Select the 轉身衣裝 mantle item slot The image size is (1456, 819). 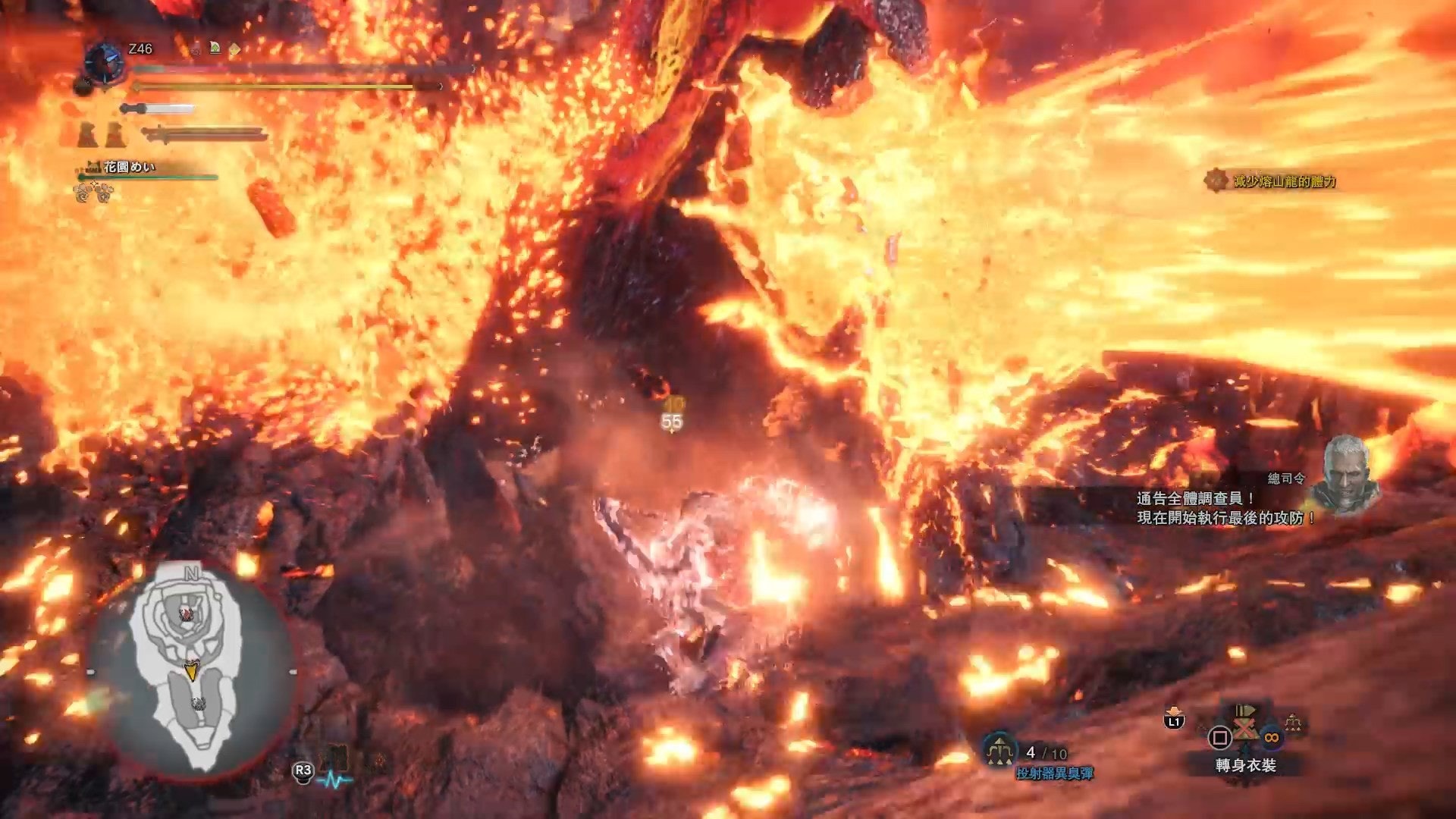pyautogui.click(x=1245, y=730)
